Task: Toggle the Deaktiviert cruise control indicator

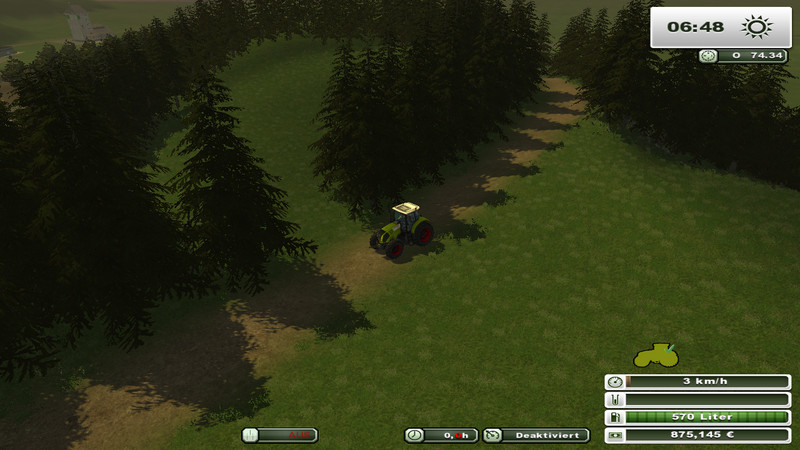Action: [536, 435]
